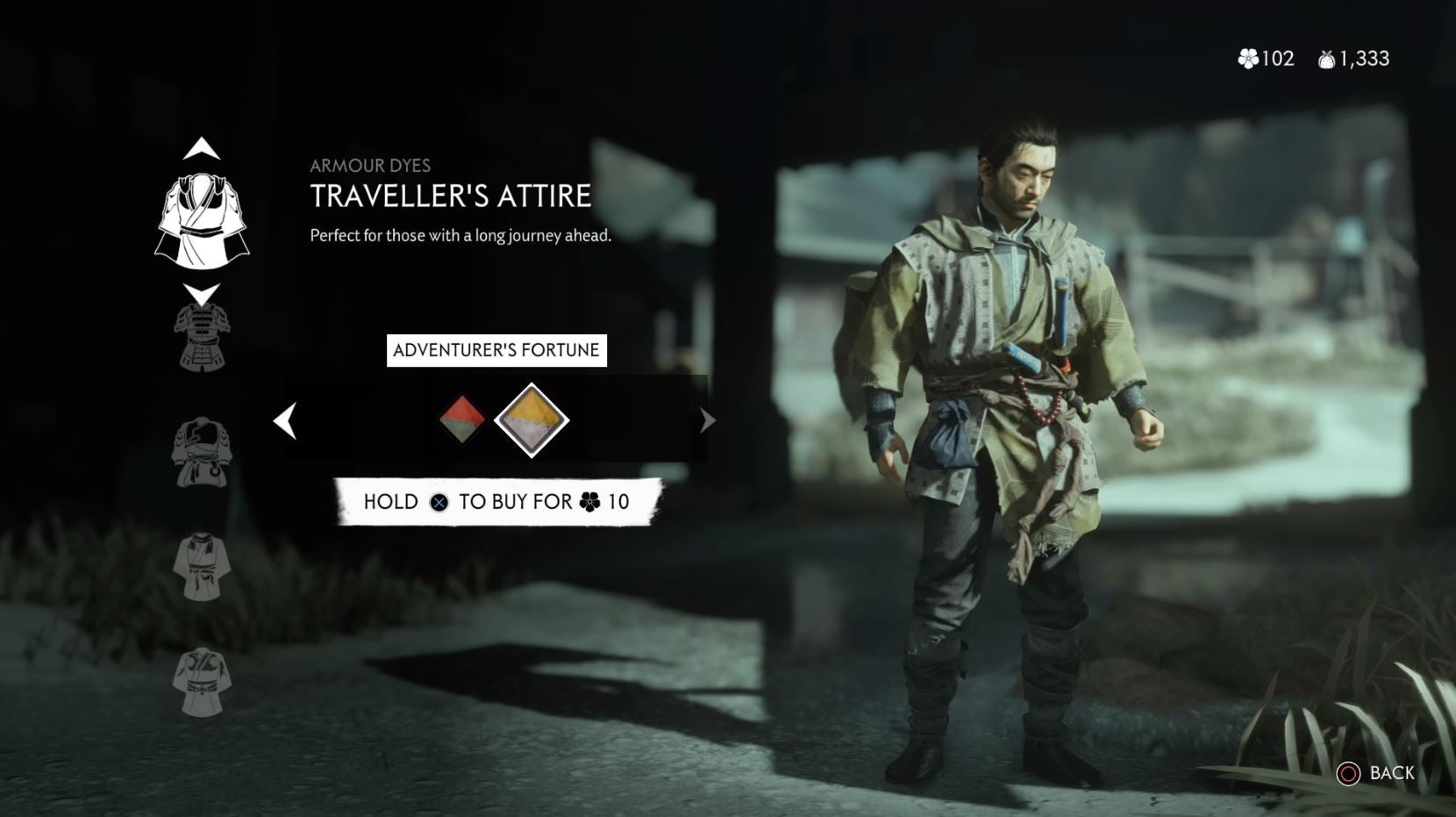Toggle selection of the orange dye swatch
Viewport: 1456px width, 817px height.
click(462, 419)
